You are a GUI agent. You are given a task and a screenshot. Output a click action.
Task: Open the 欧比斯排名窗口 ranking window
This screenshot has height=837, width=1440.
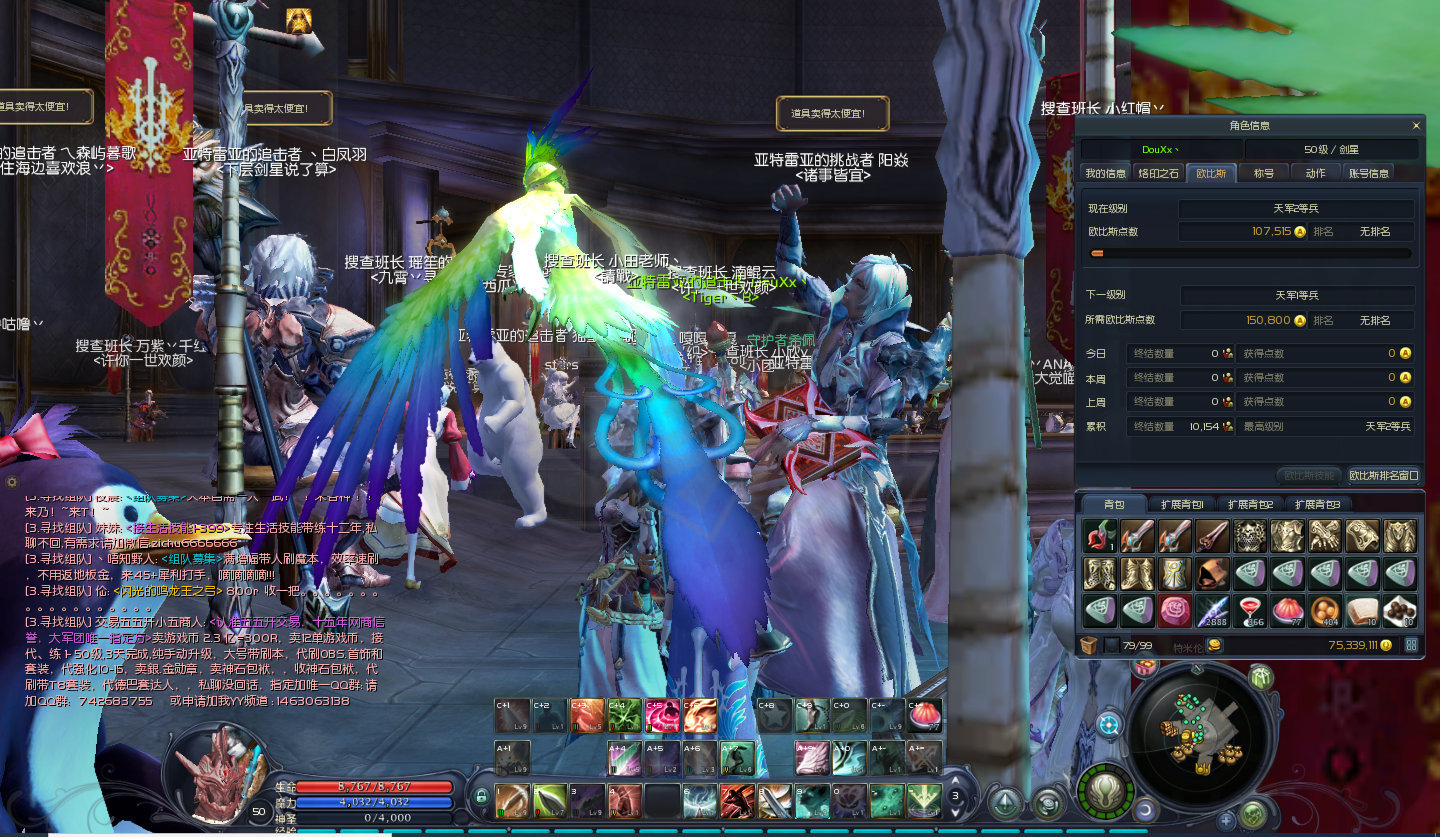point(1384,476)
